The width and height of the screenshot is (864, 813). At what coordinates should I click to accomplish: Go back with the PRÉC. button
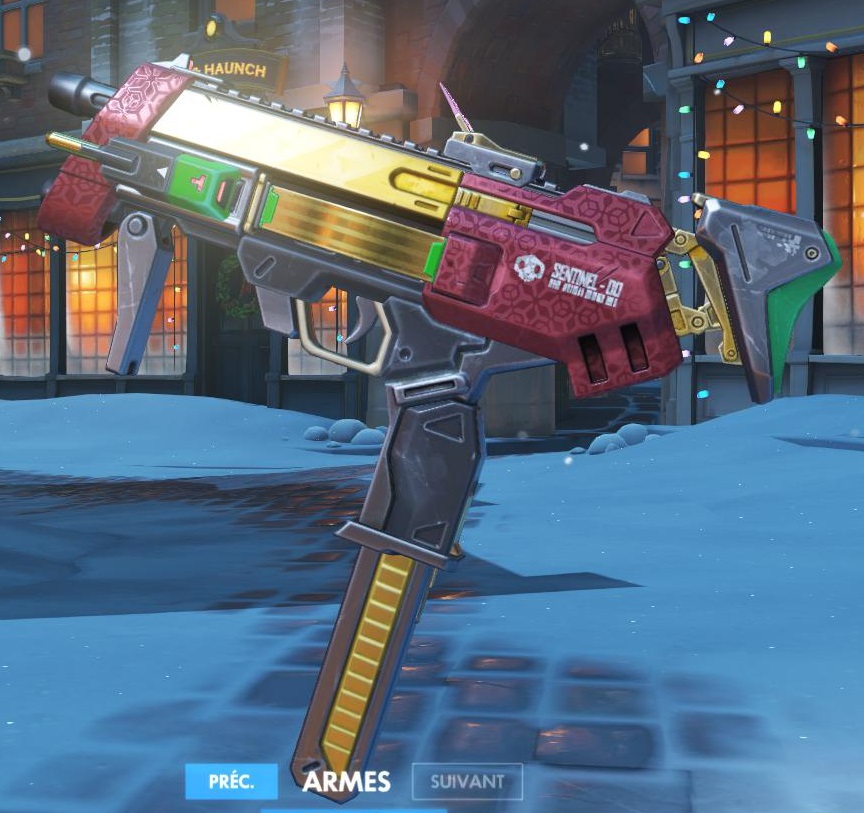[232, 781]
